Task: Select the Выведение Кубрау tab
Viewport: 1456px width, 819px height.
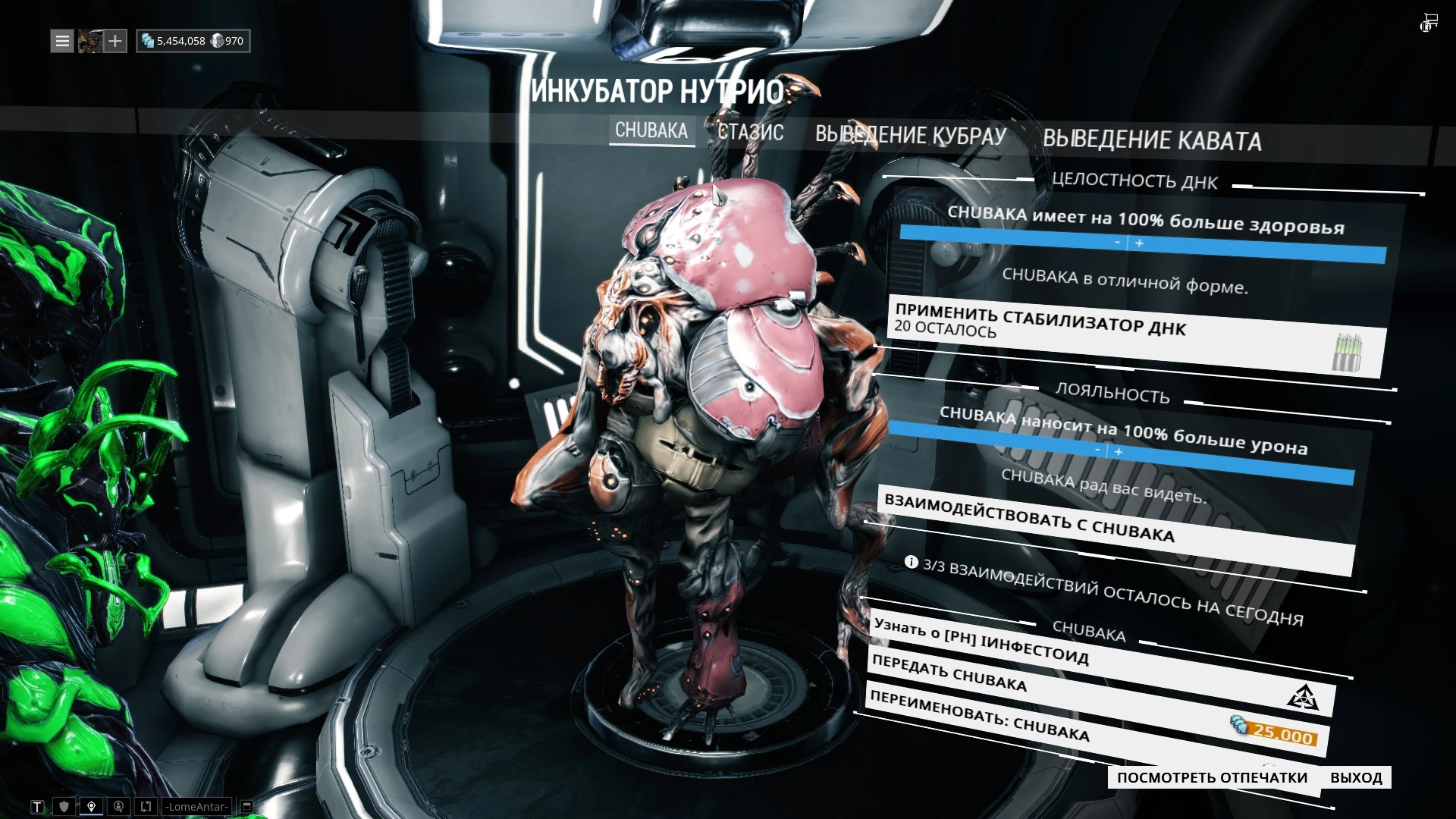Action: 911,135
